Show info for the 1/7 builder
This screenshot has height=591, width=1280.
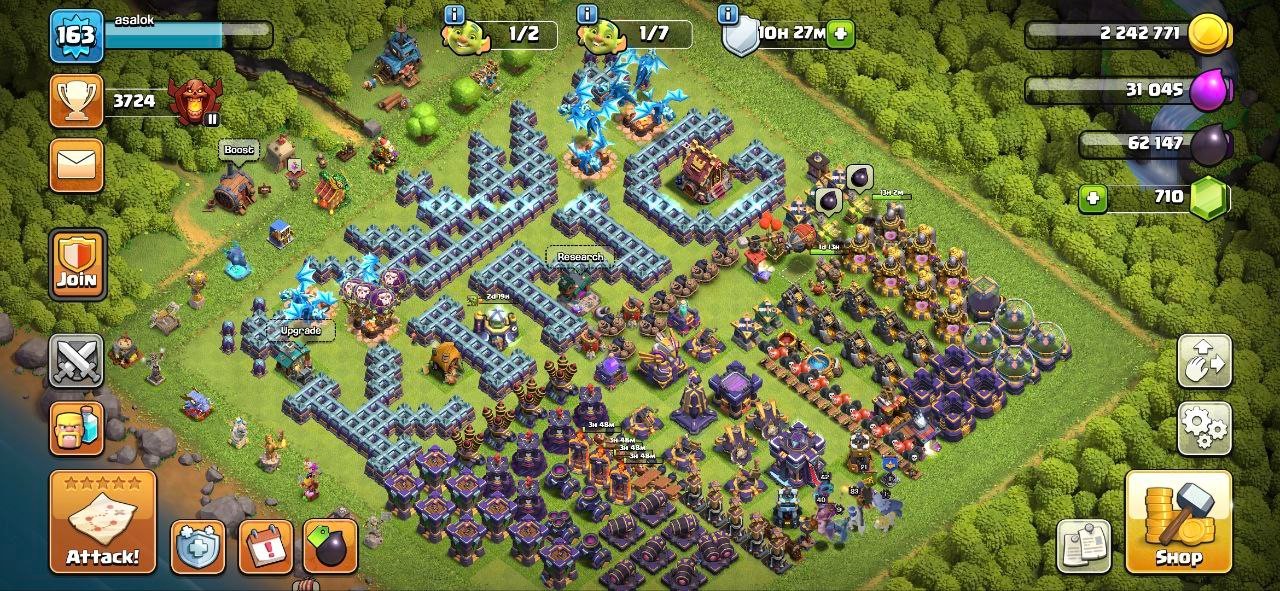point(587,14)
